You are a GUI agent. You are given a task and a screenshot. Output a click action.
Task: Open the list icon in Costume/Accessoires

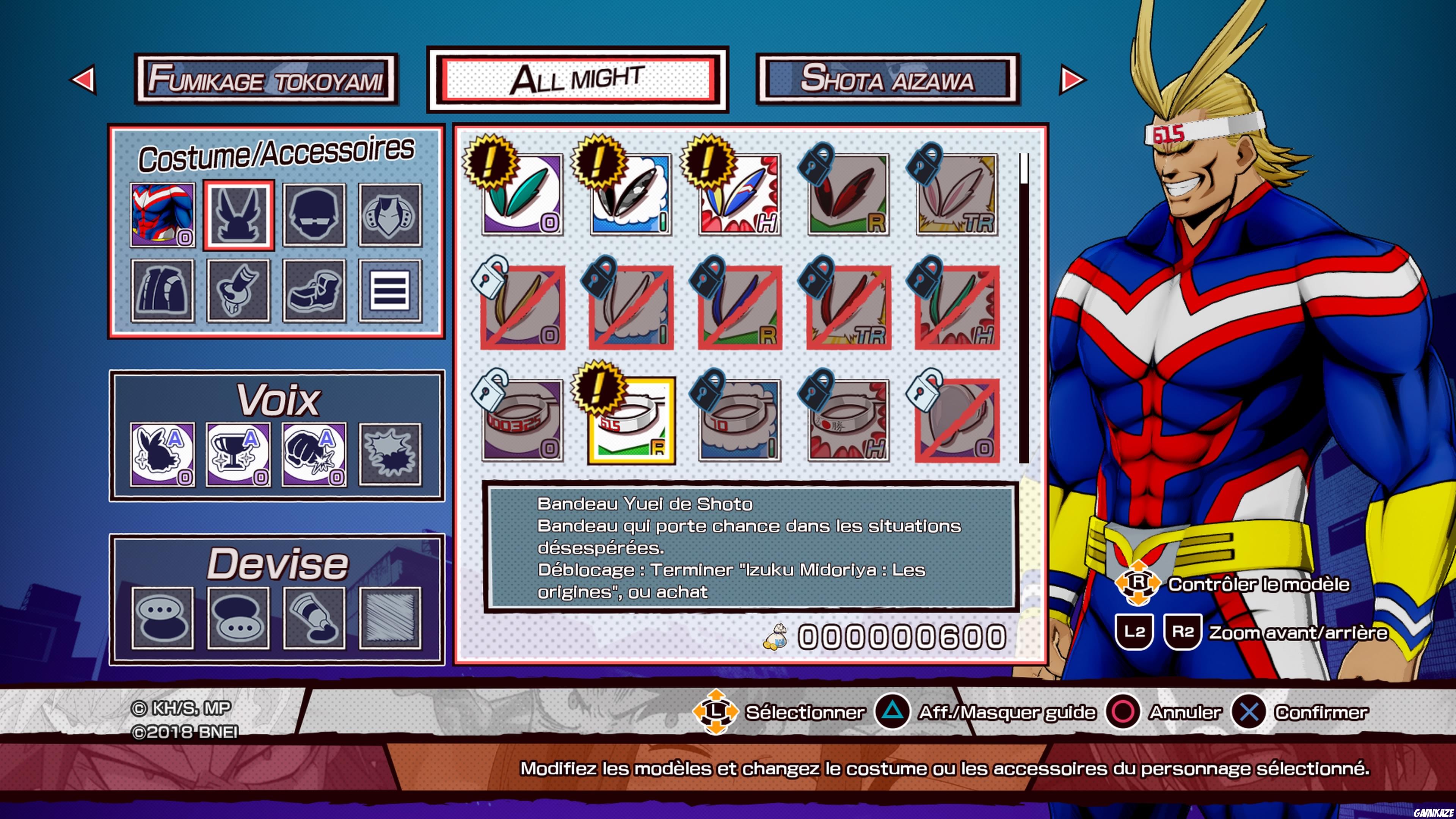390,290
